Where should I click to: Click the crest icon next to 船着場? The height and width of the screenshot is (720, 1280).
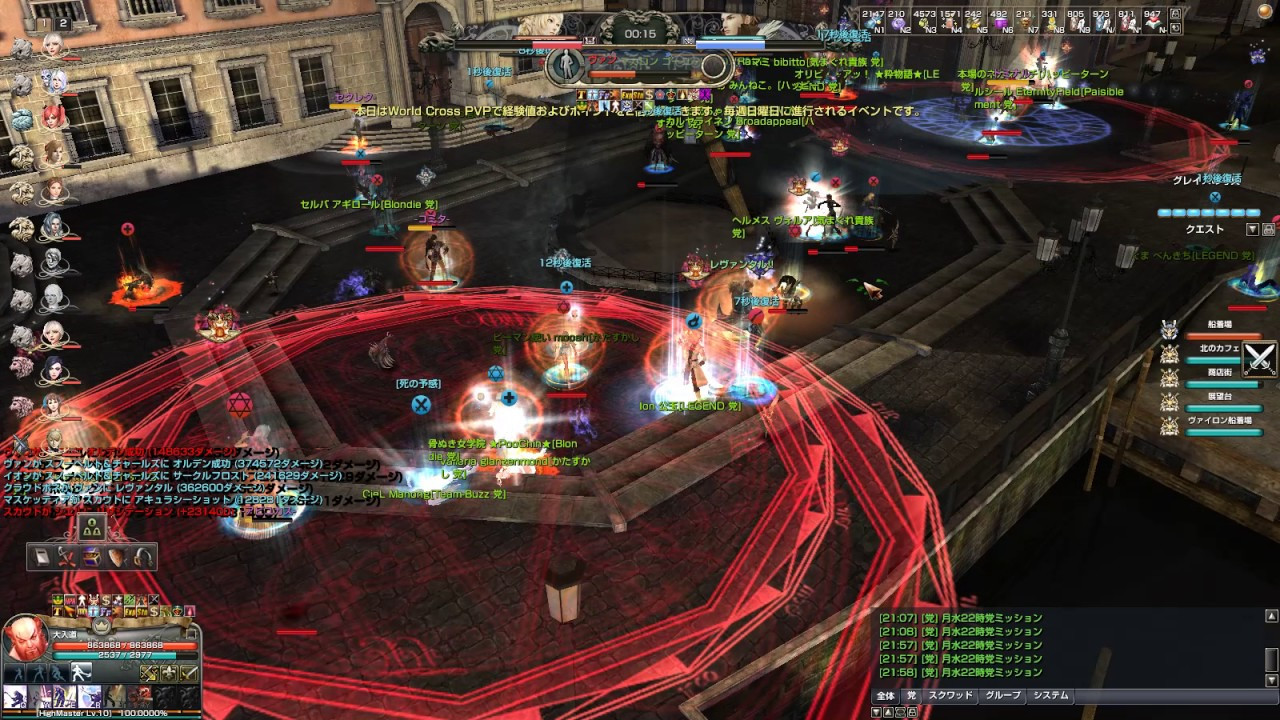click(1167, 330)
